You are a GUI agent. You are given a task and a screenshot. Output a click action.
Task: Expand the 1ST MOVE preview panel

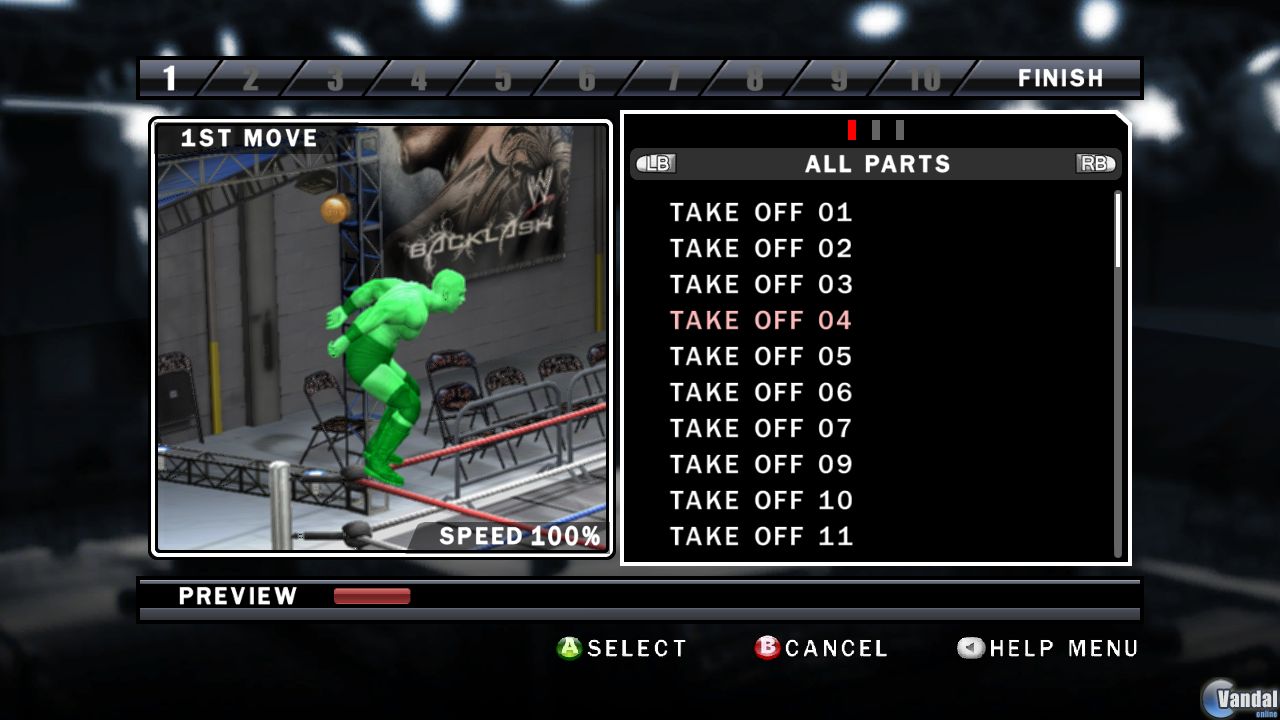(x=246, y=138)
